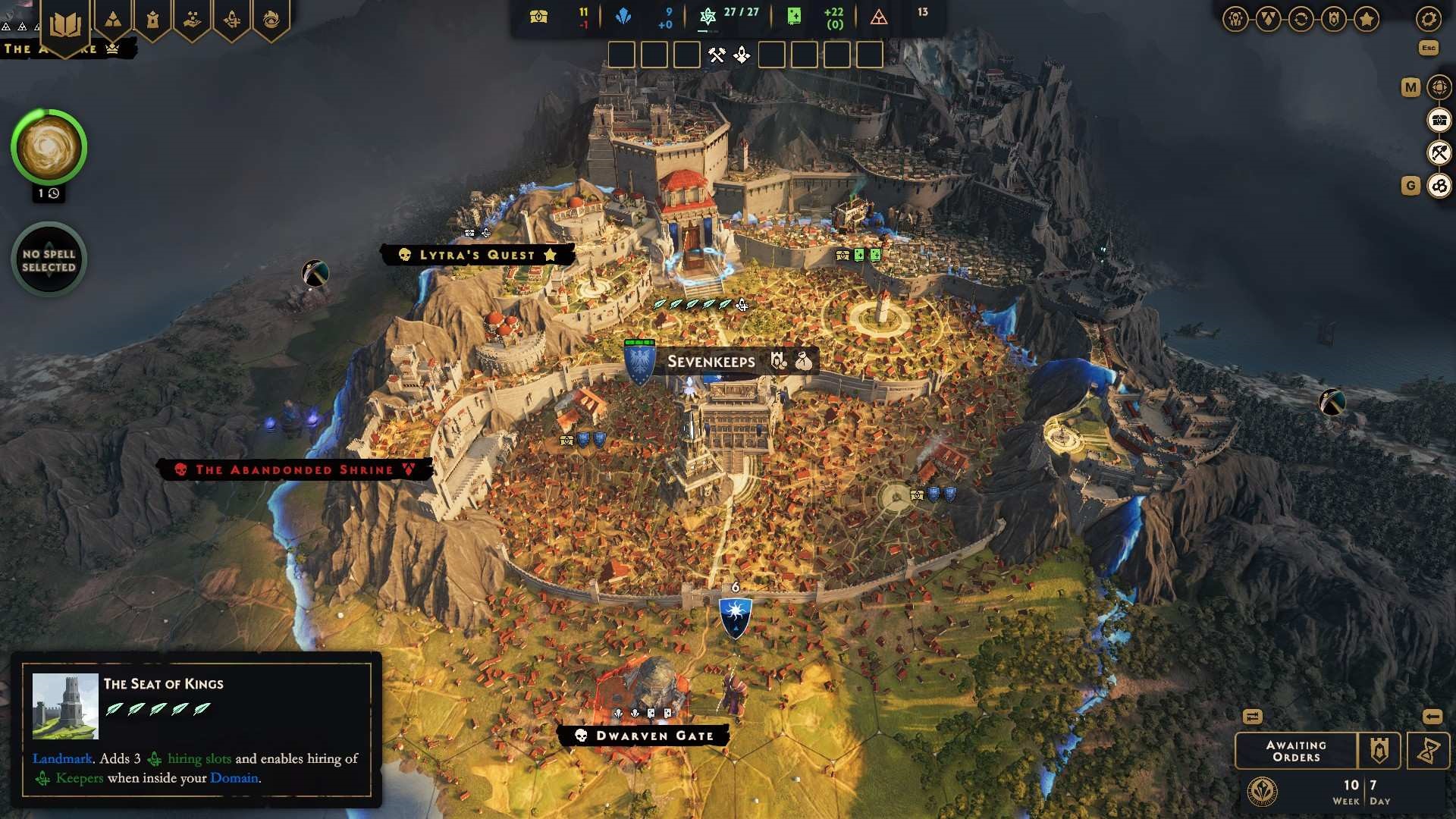Click the gold star icon button
Image resolution: width=1456 pixels, height=819 pixels.
[1367, 19]
